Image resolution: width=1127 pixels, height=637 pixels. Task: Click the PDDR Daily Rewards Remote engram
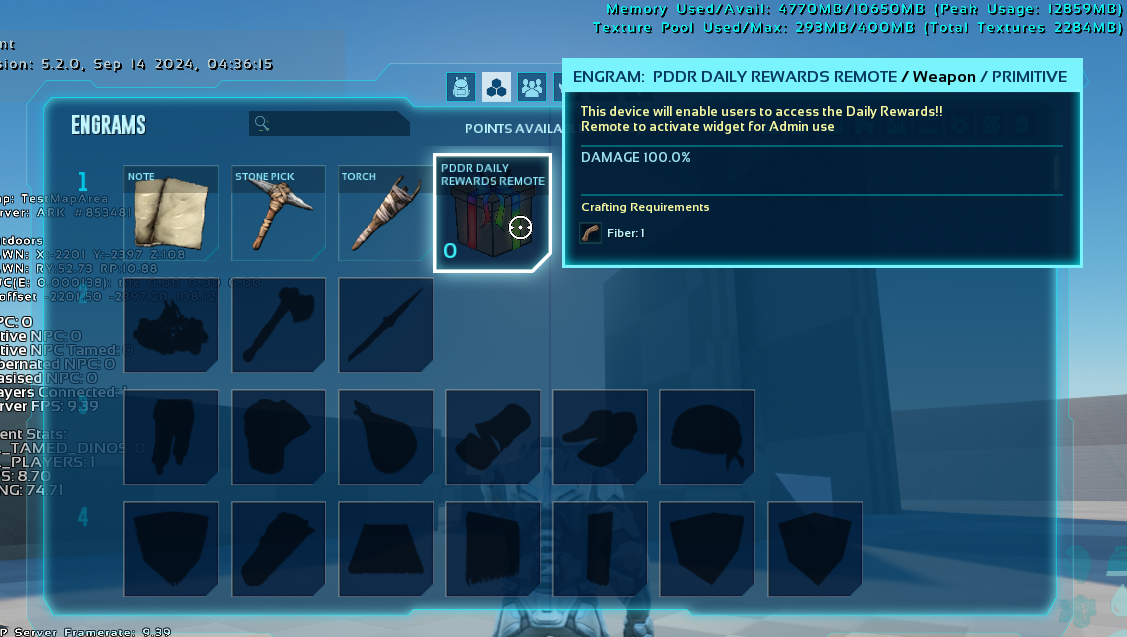coord(492,213)
